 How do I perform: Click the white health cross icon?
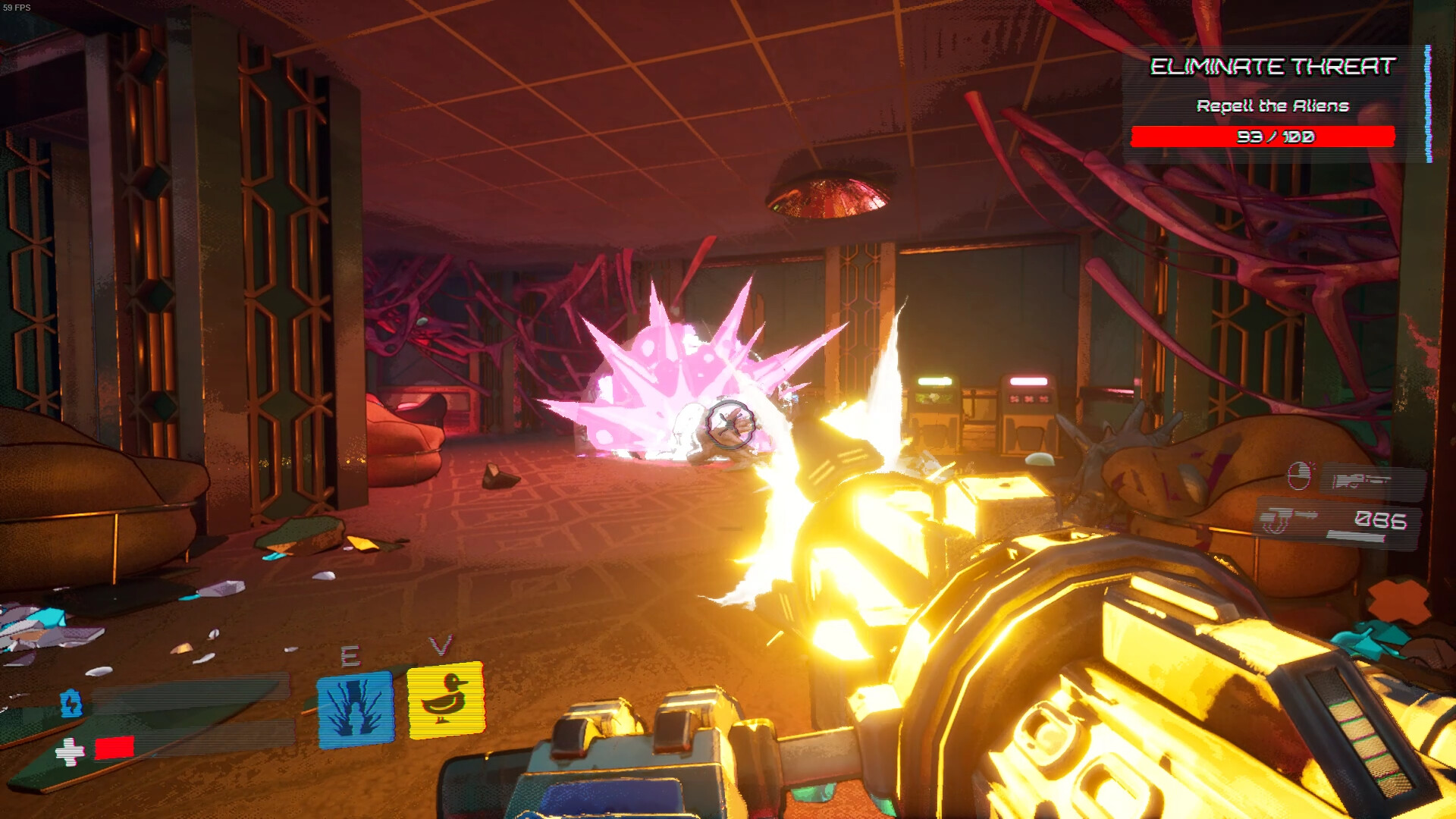[x=70, y=753]
